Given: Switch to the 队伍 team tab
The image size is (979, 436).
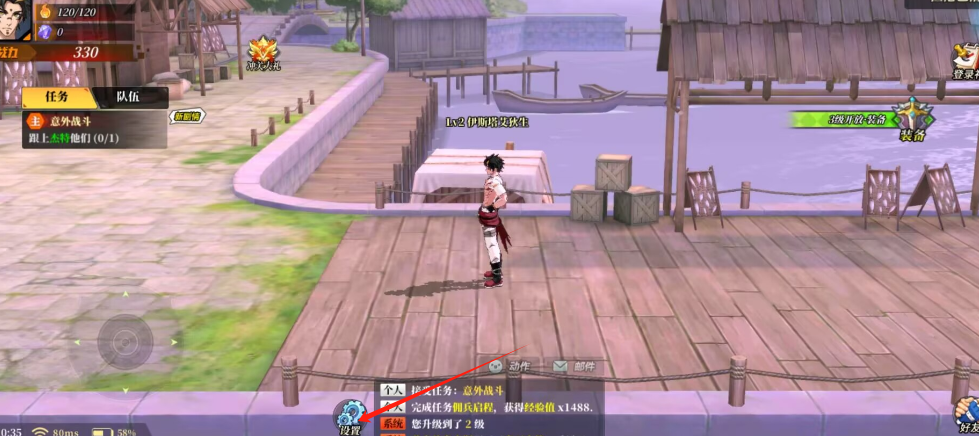Looking at the screenshot, I should 128,97.
